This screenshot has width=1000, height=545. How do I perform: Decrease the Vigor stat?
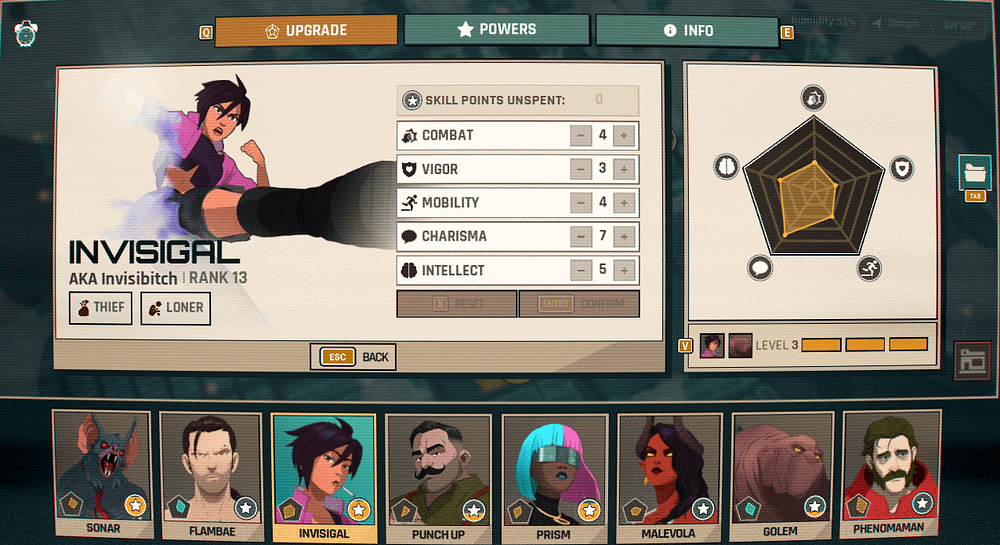coord(581,170)
